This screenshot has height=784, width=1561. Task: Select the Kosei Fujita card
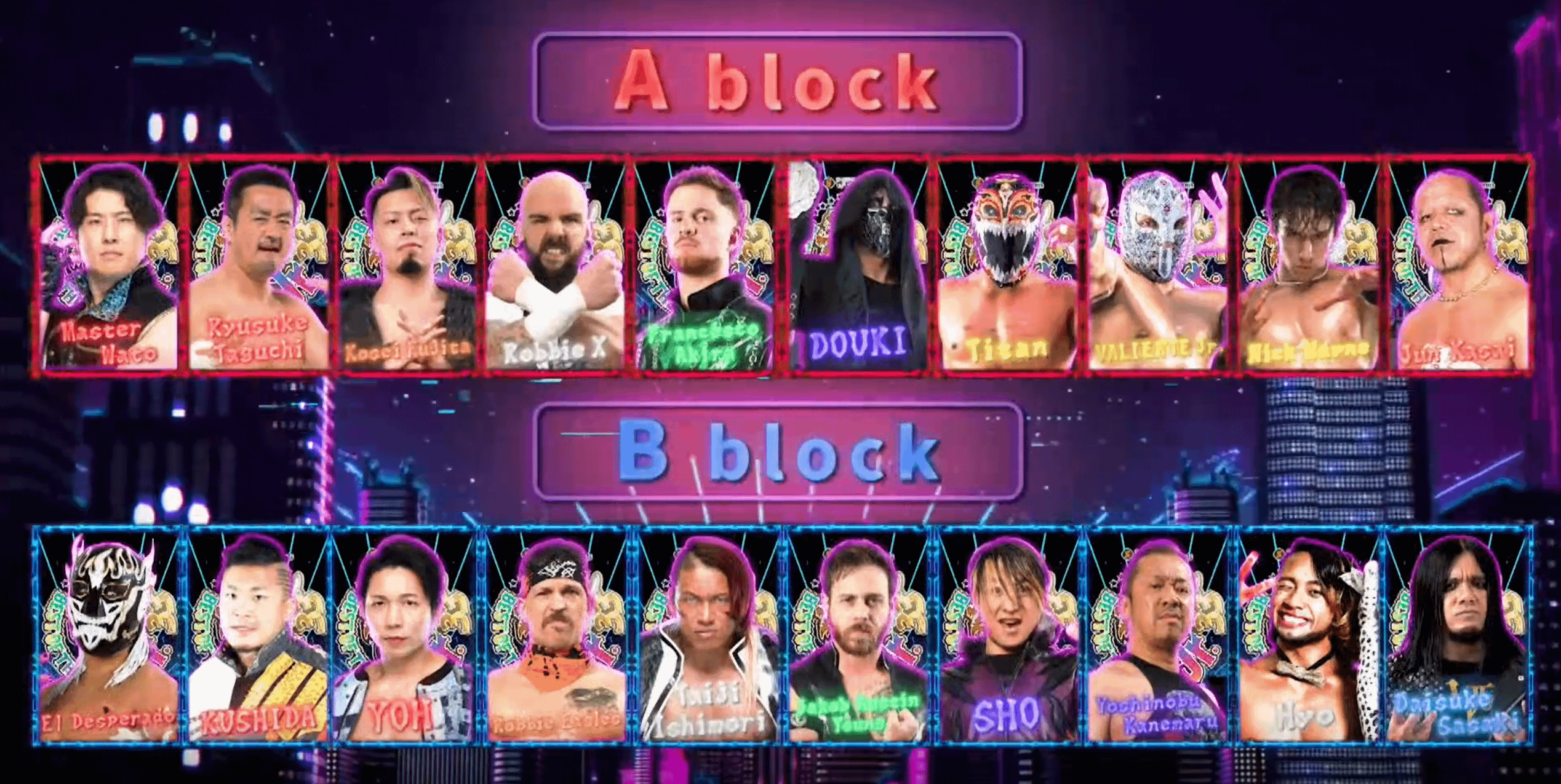coord(407,266)
